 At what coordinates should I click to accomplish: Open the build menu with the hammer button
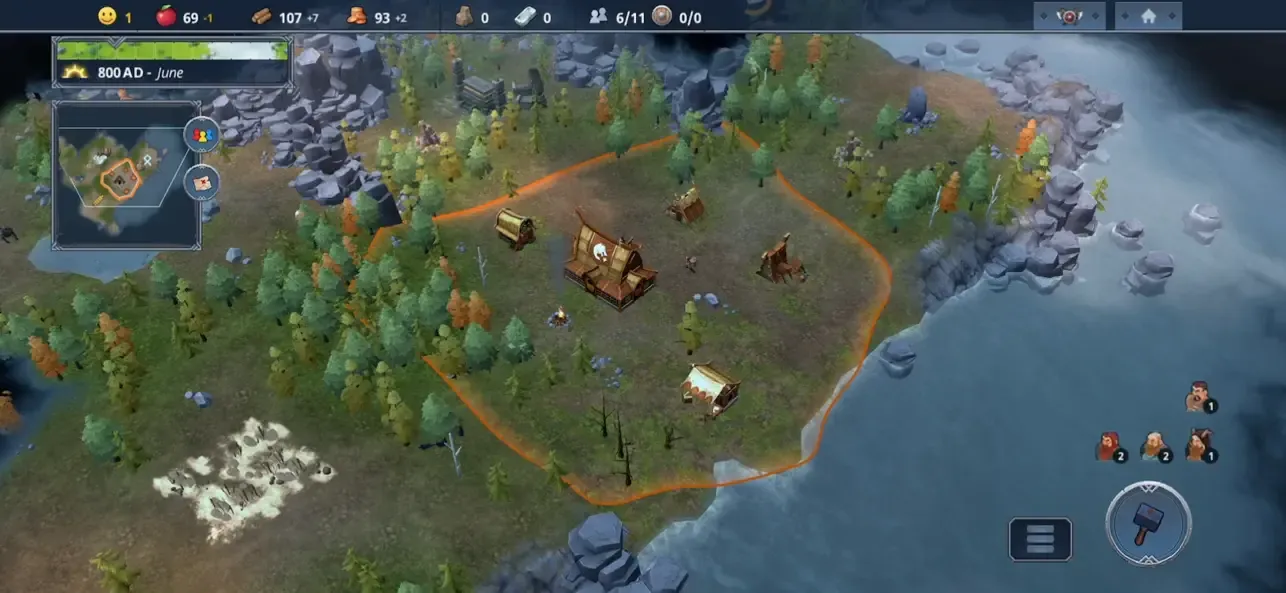(x=1147, y=523)
